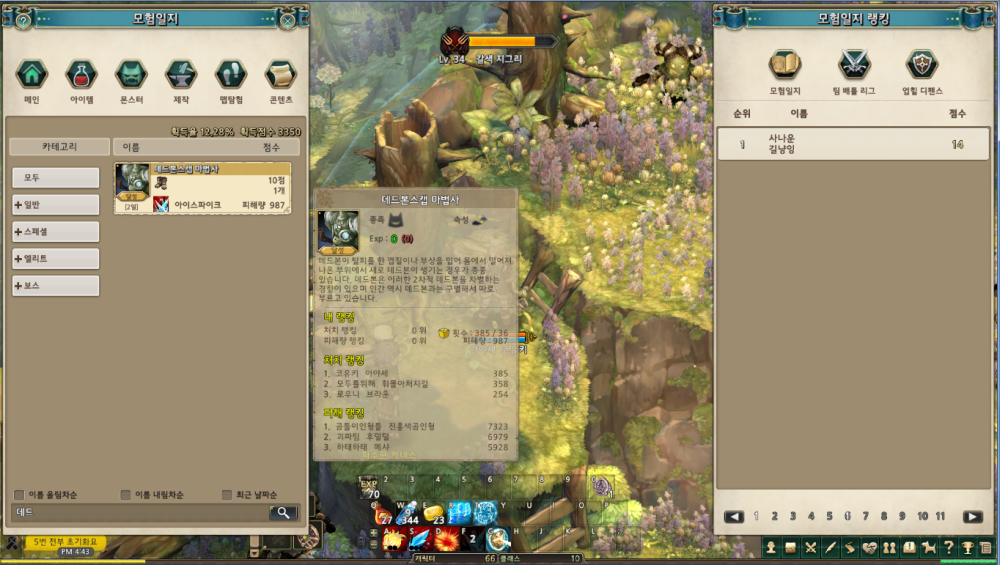The width and height of the screenshot is (1000, 565).
Task: Expand the 일반 category
Action: tap(56, 205)
